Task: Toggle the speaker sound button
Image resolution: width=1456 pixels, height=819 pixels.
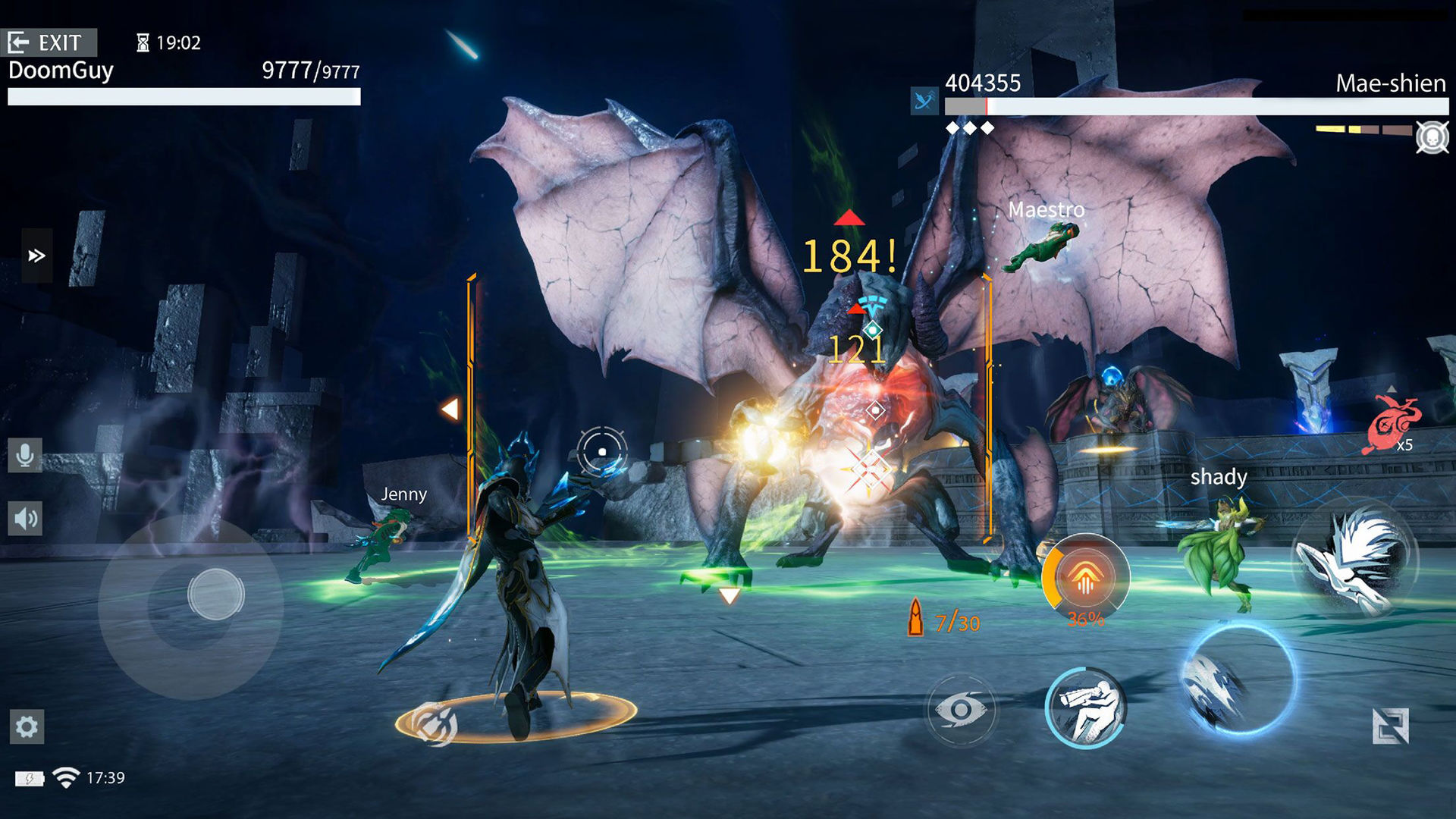Action: coord(25,519)
